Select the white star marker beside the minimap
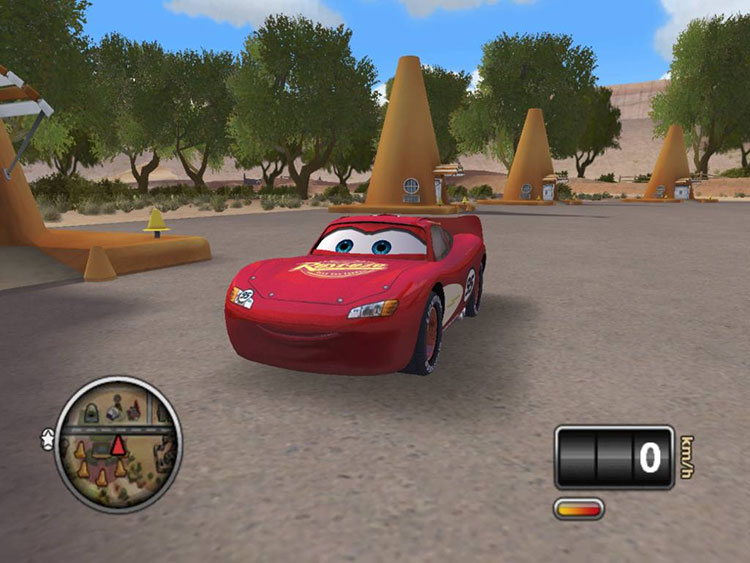 coord(47,437)
